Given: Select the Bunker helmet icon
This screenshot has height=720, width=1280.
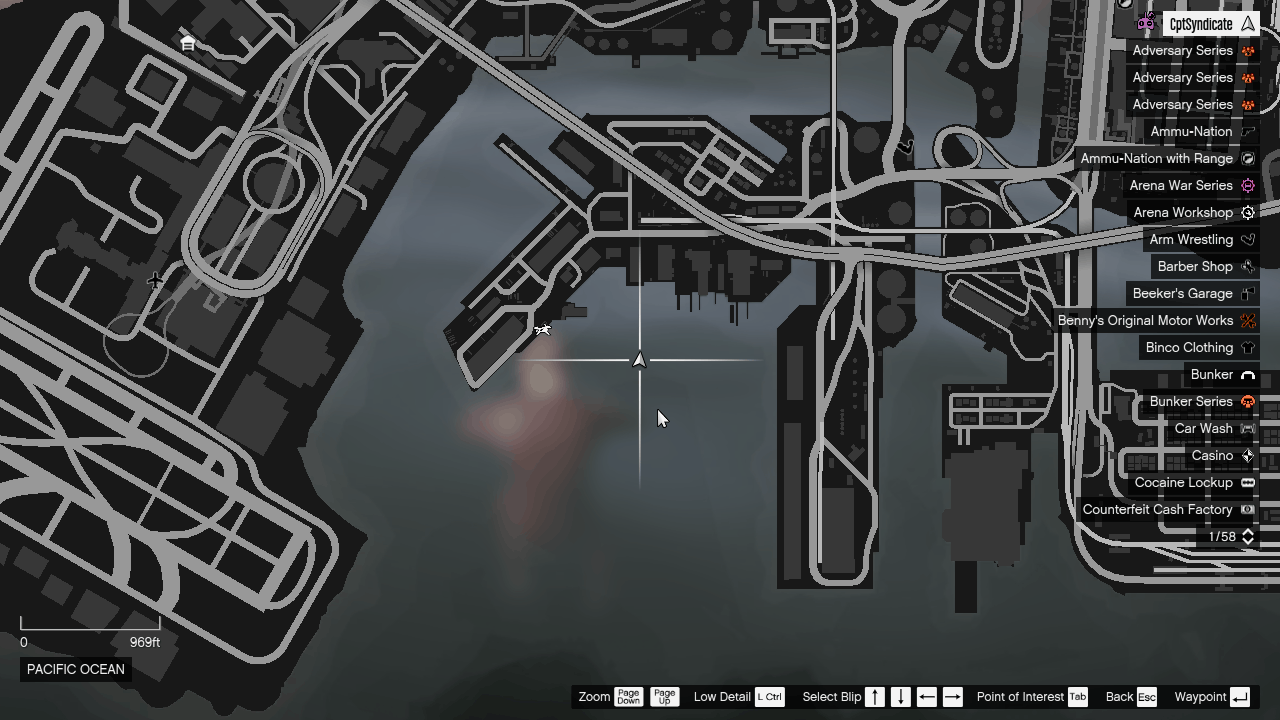Looking at the screenshot, I should [x=1247, y=374].
